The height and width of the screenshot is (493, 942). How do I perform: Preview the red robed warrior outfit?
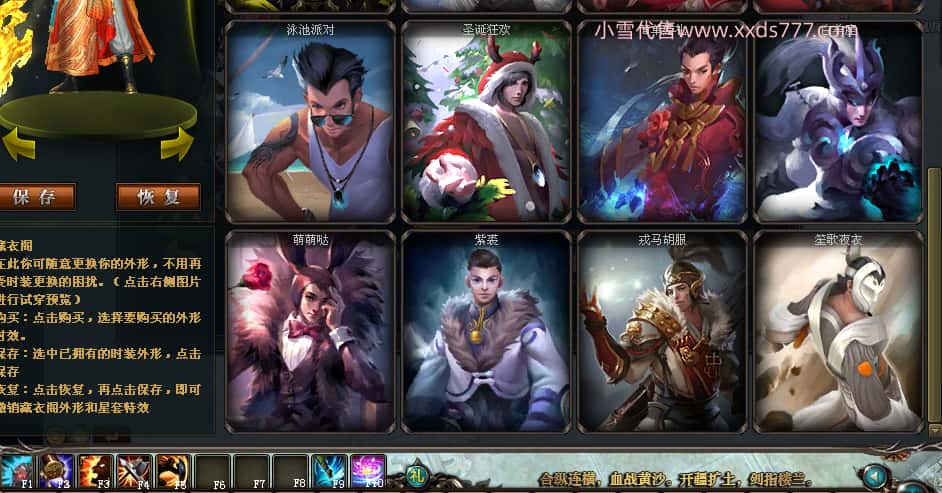point(662,120)
